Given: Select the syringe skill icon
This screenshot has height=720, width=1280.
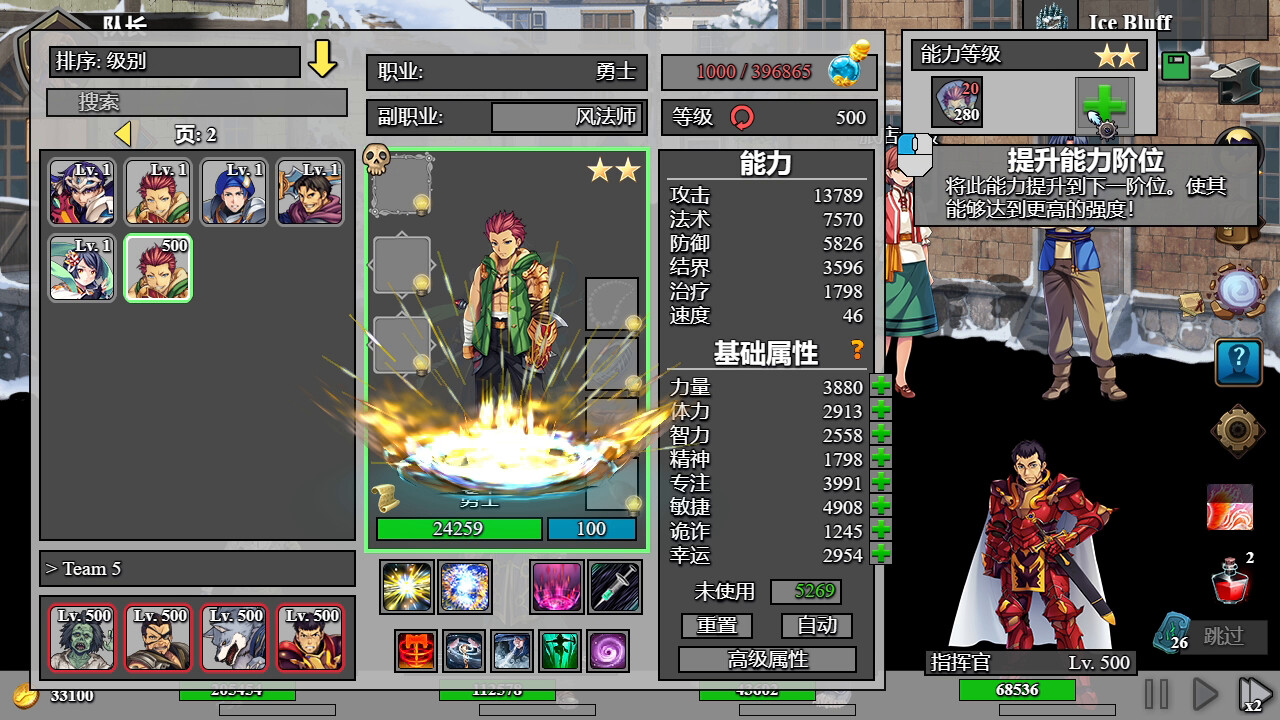Looking at the screenshot, I should pos(613,586).
